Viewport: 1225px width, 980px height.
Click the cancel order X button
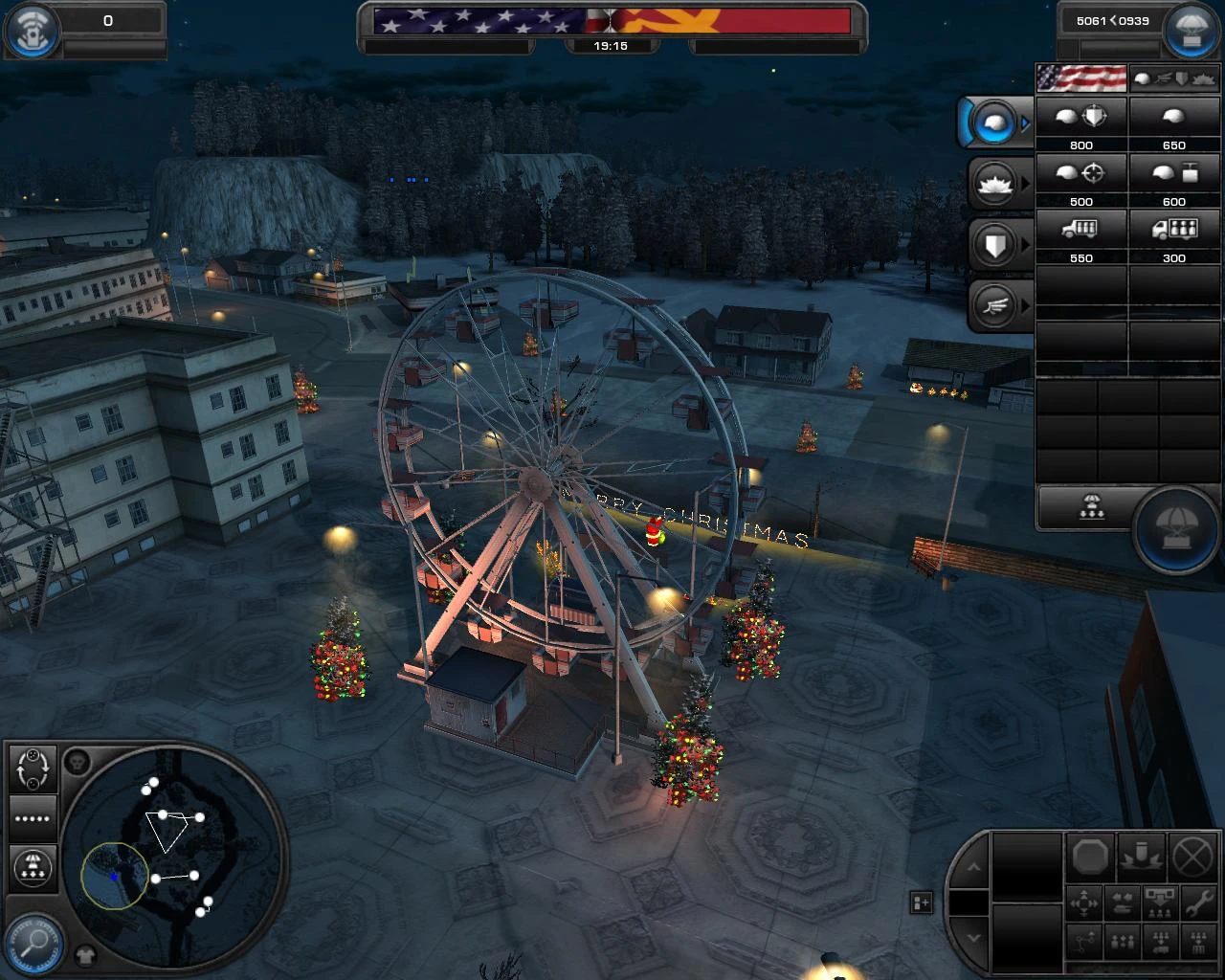point(1192,857)
